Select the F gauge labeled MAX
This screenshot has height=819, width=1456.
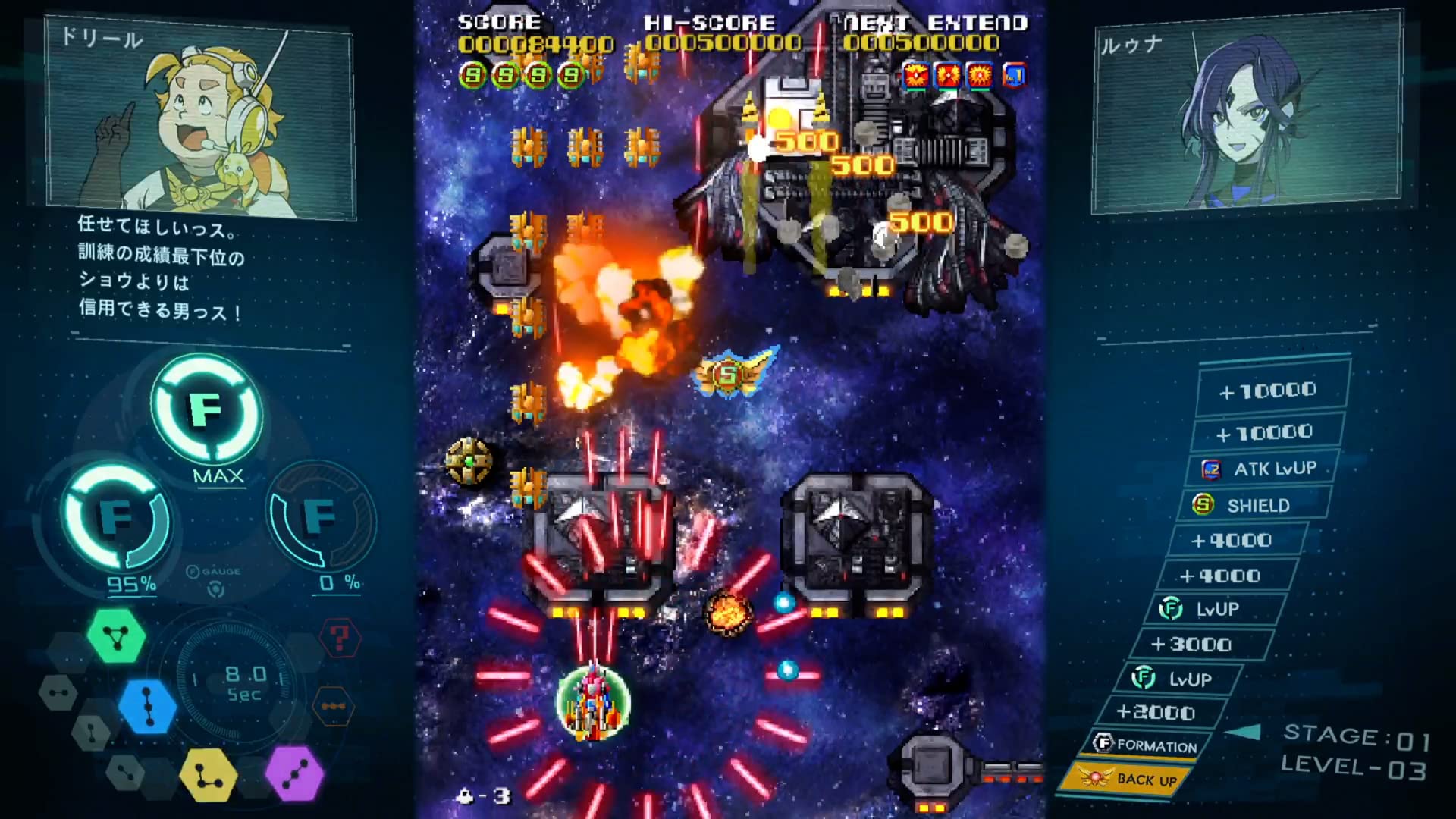[x=206, y=410]
